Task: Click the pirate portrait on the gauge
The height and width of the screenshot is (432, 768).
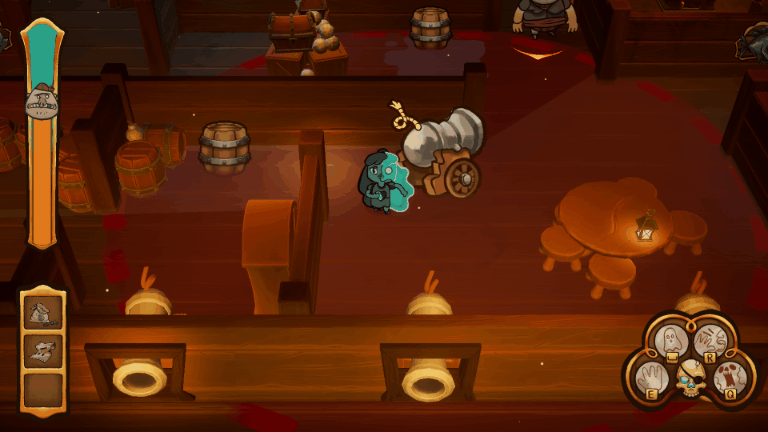Action: pos(41,100)
